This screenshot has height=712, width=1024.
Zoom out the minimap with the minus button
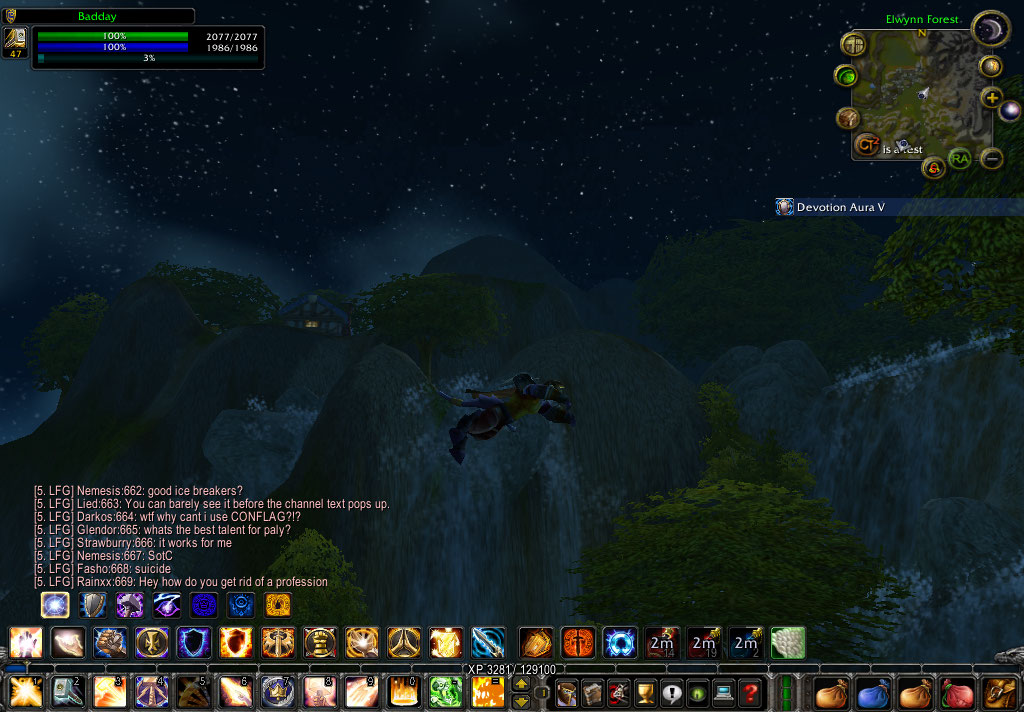tap(991, 158)
